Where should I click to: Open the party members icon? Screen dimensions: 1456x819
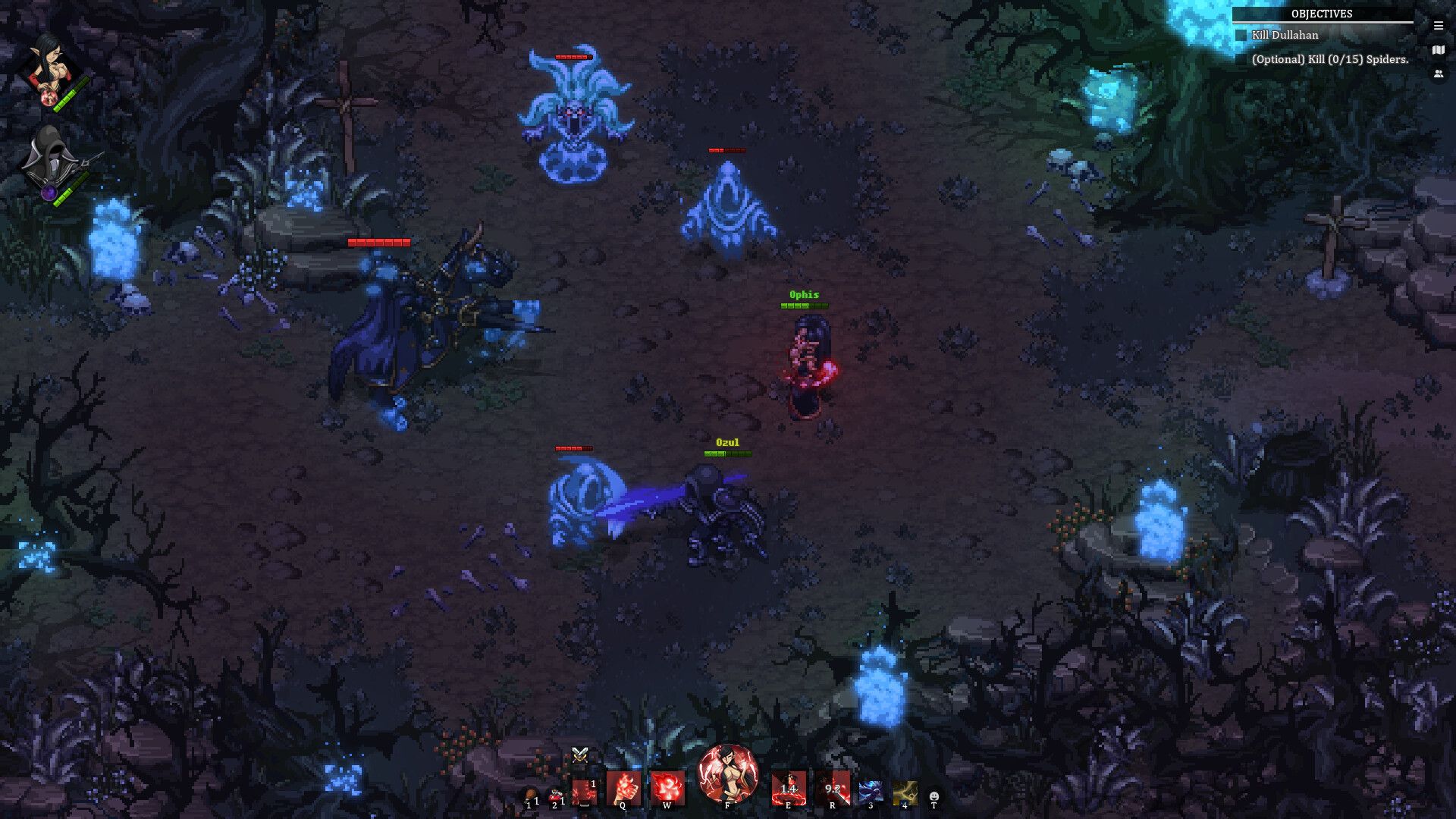pyautogui.click(x=1437, y=74)
